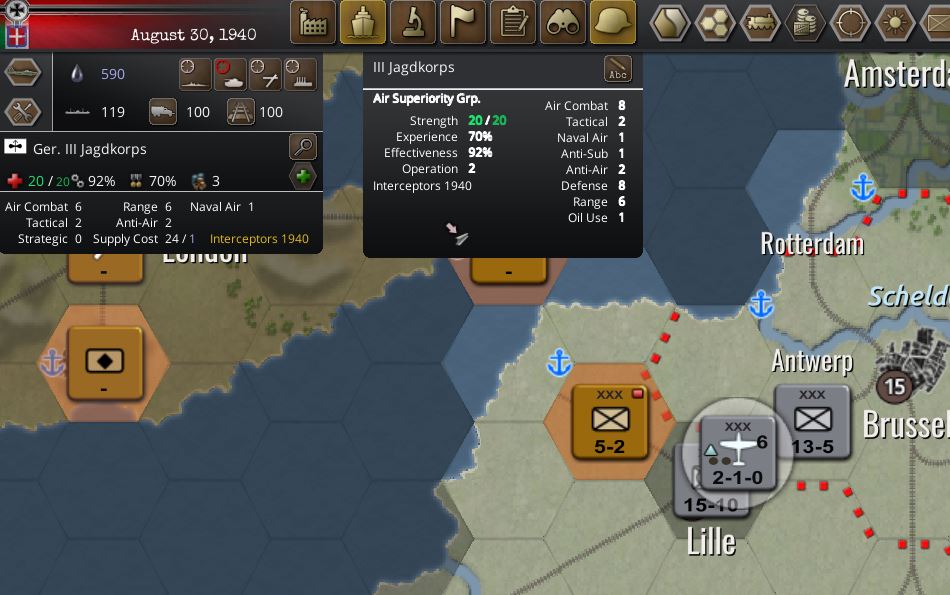Select the III Jagdkorps aircraft unit counter
The height and width of the screenshot is (595, 950).
coord(737,453)
